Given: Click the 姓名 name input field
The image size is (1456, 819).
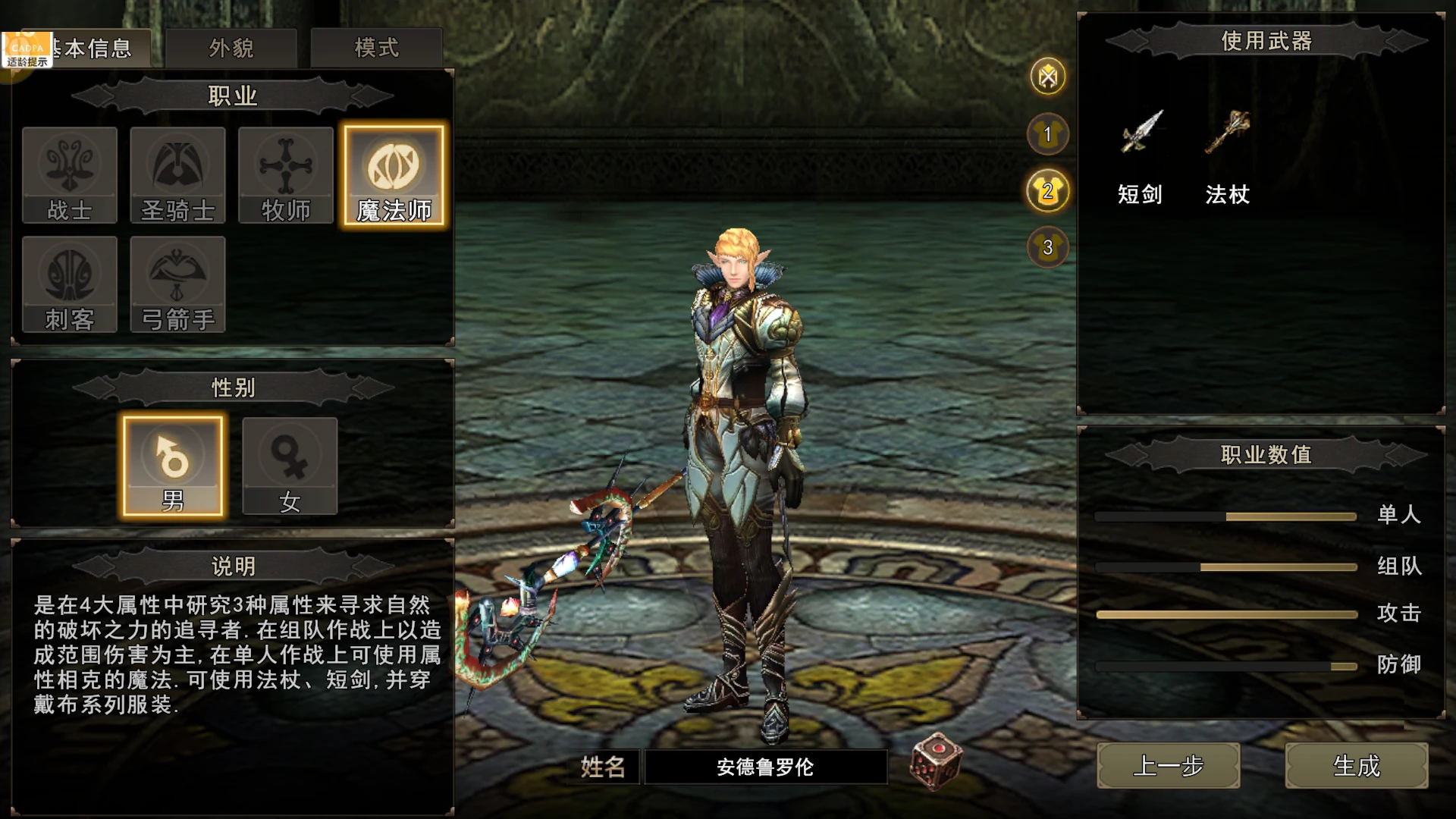Looking at the screenshot, I should (x=766, y=767).
